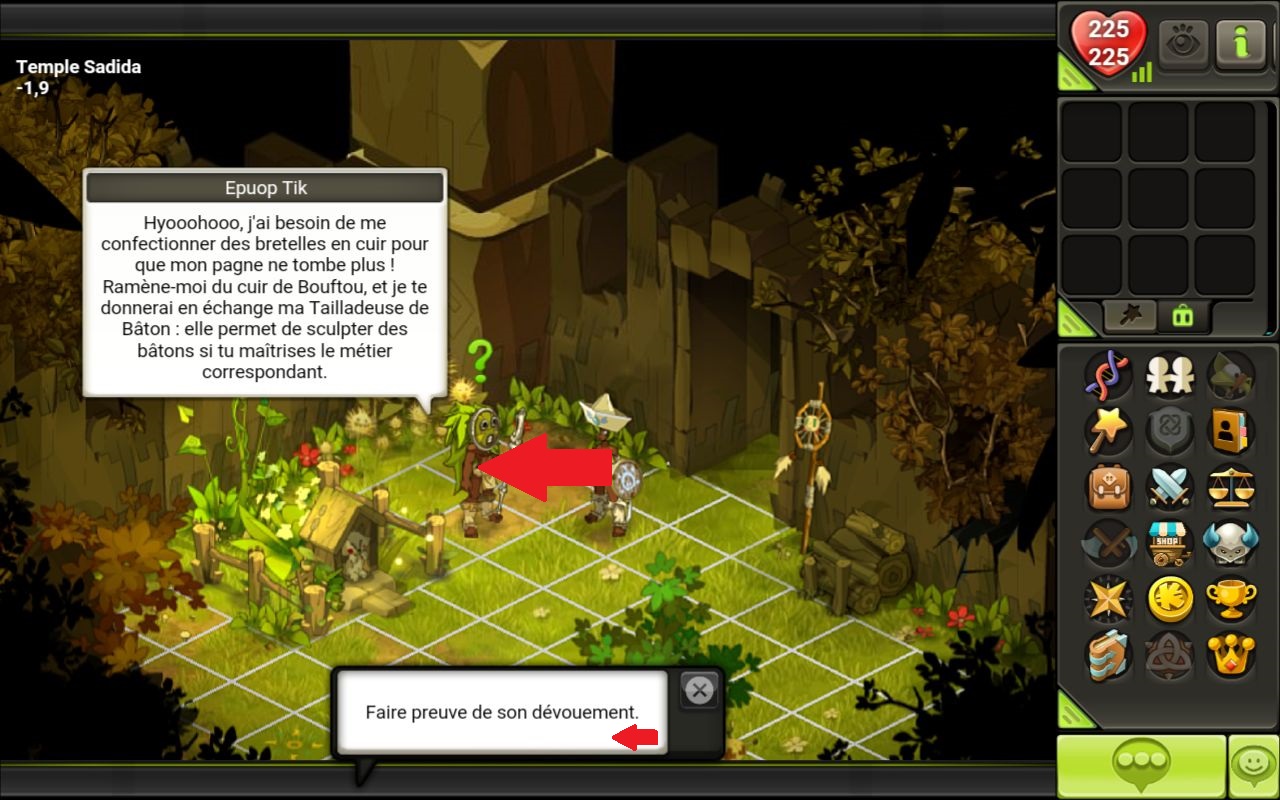
Task: Open the green info button
Action: 1241,44
